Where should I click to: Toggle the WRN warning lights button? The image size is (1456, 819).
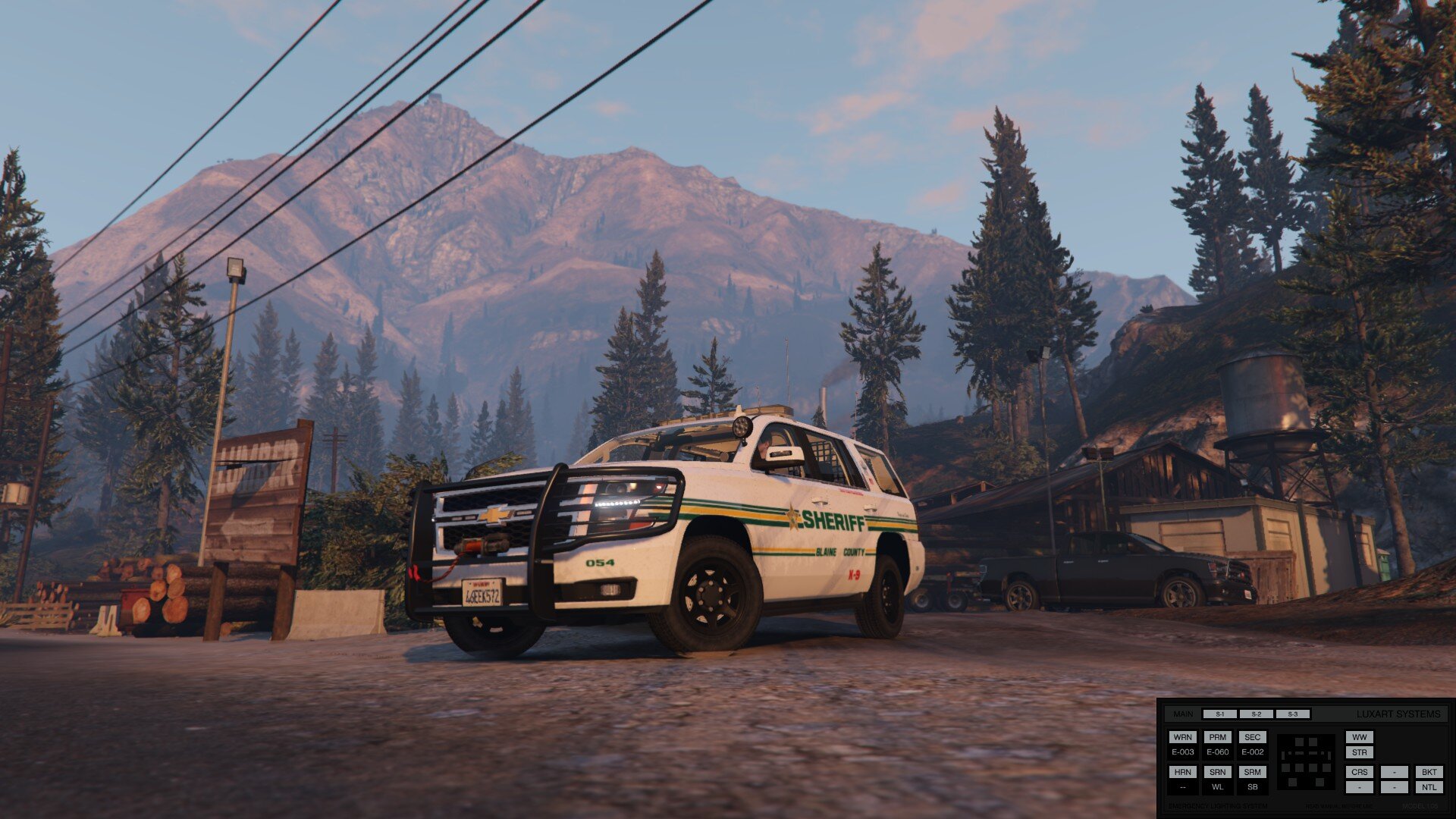point(1182,737)
